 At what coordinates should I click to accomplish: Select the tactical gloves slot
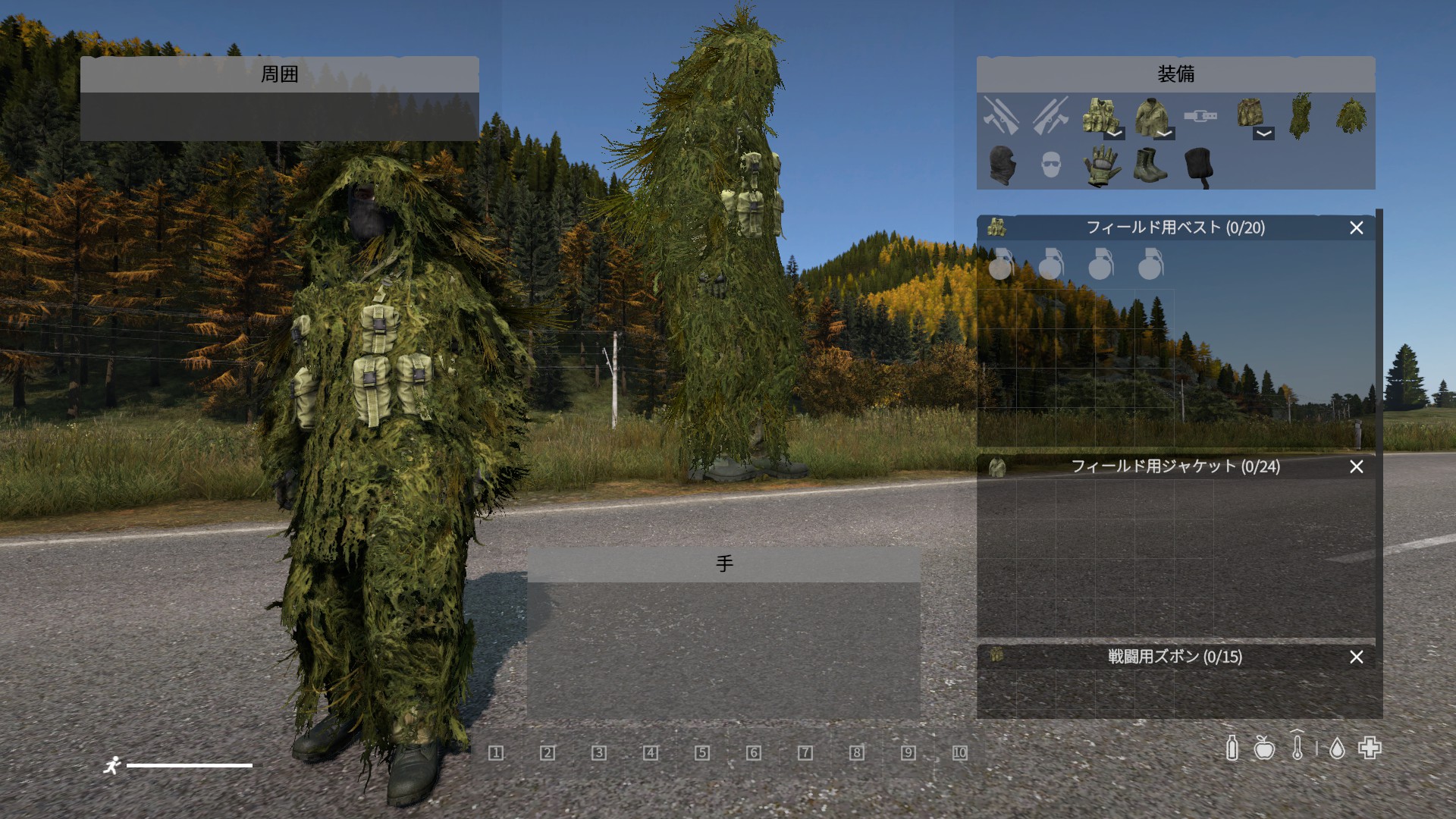[x=1101, y=165]
